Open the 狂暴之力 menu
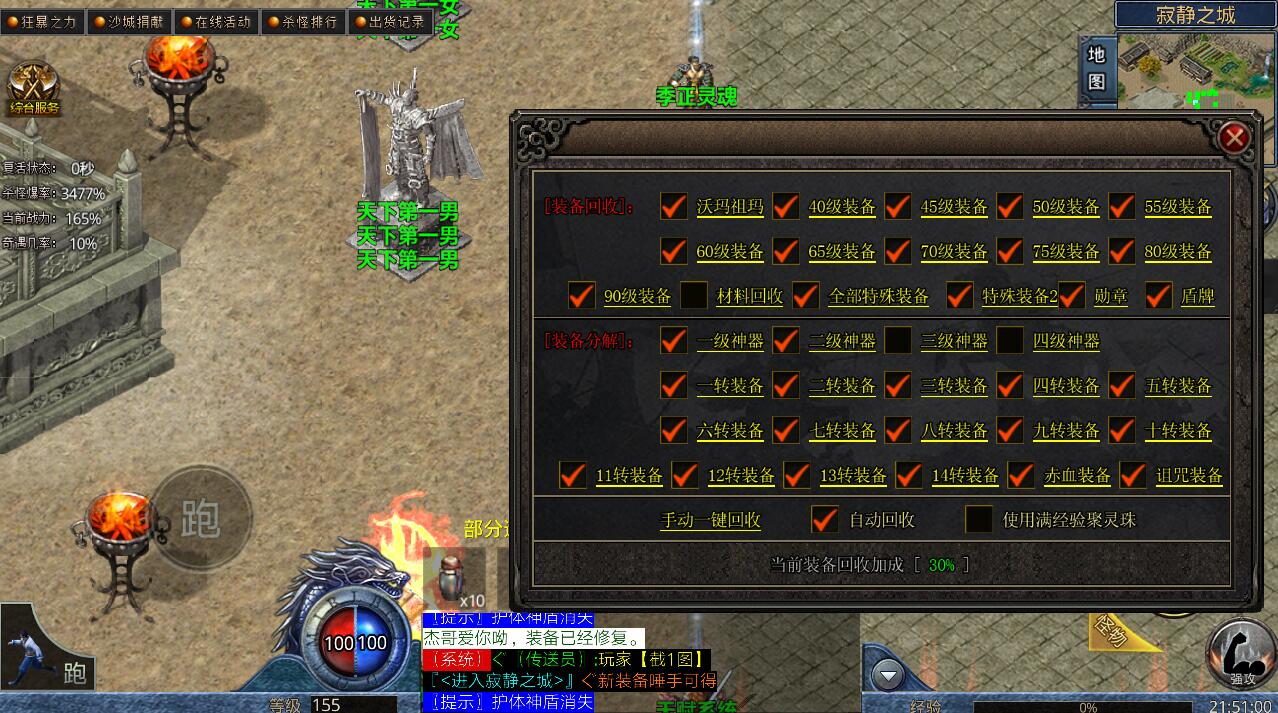 click(x=43, y=21)
